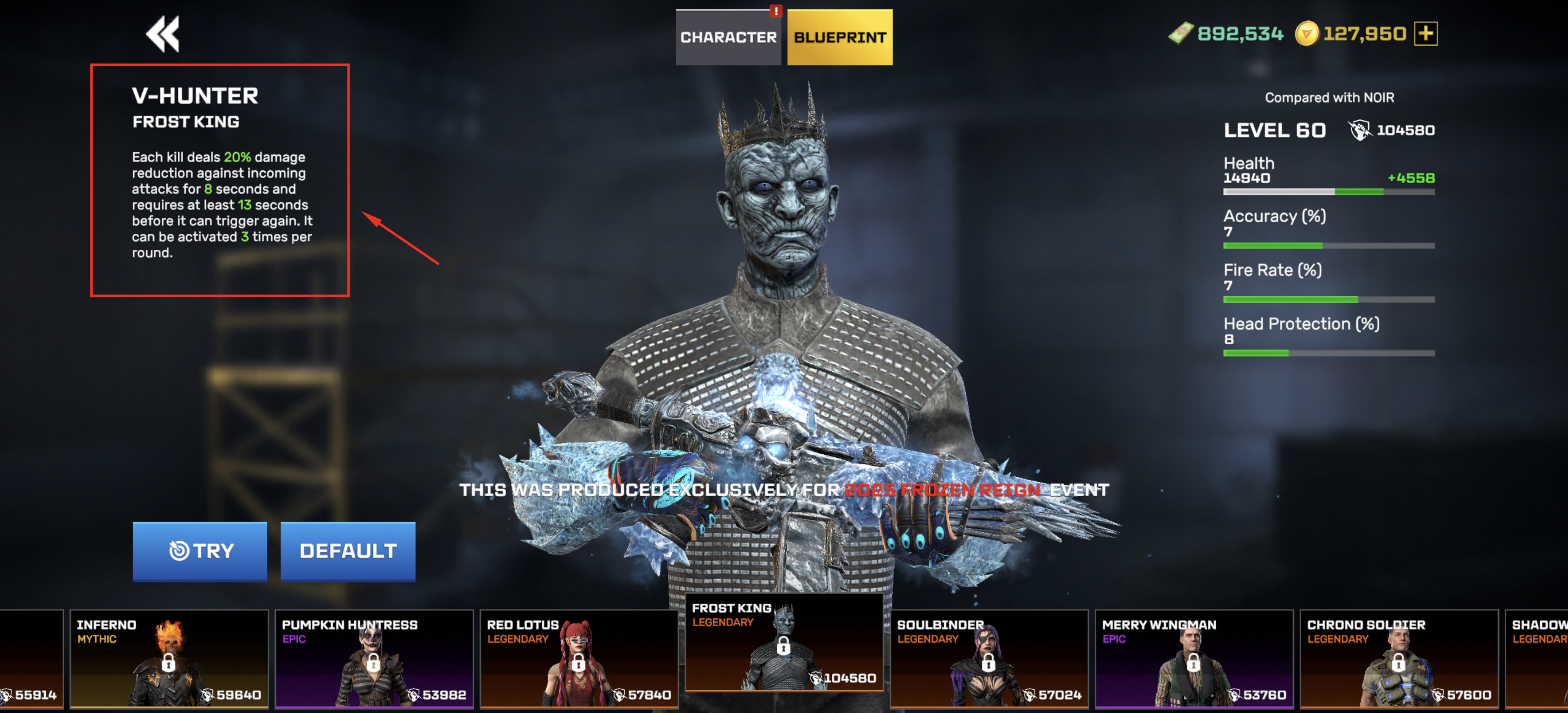The width and height of the screenshot is (1568, 713).
Task: Go back using the double-arrow button
Action: click(163, 34)
